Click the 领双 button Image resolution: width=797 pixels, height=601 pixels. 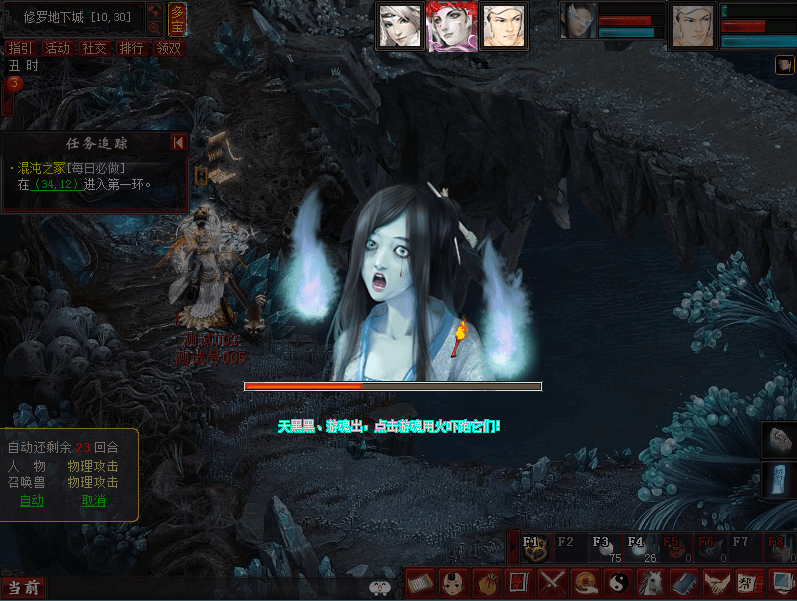click(168, 48)
